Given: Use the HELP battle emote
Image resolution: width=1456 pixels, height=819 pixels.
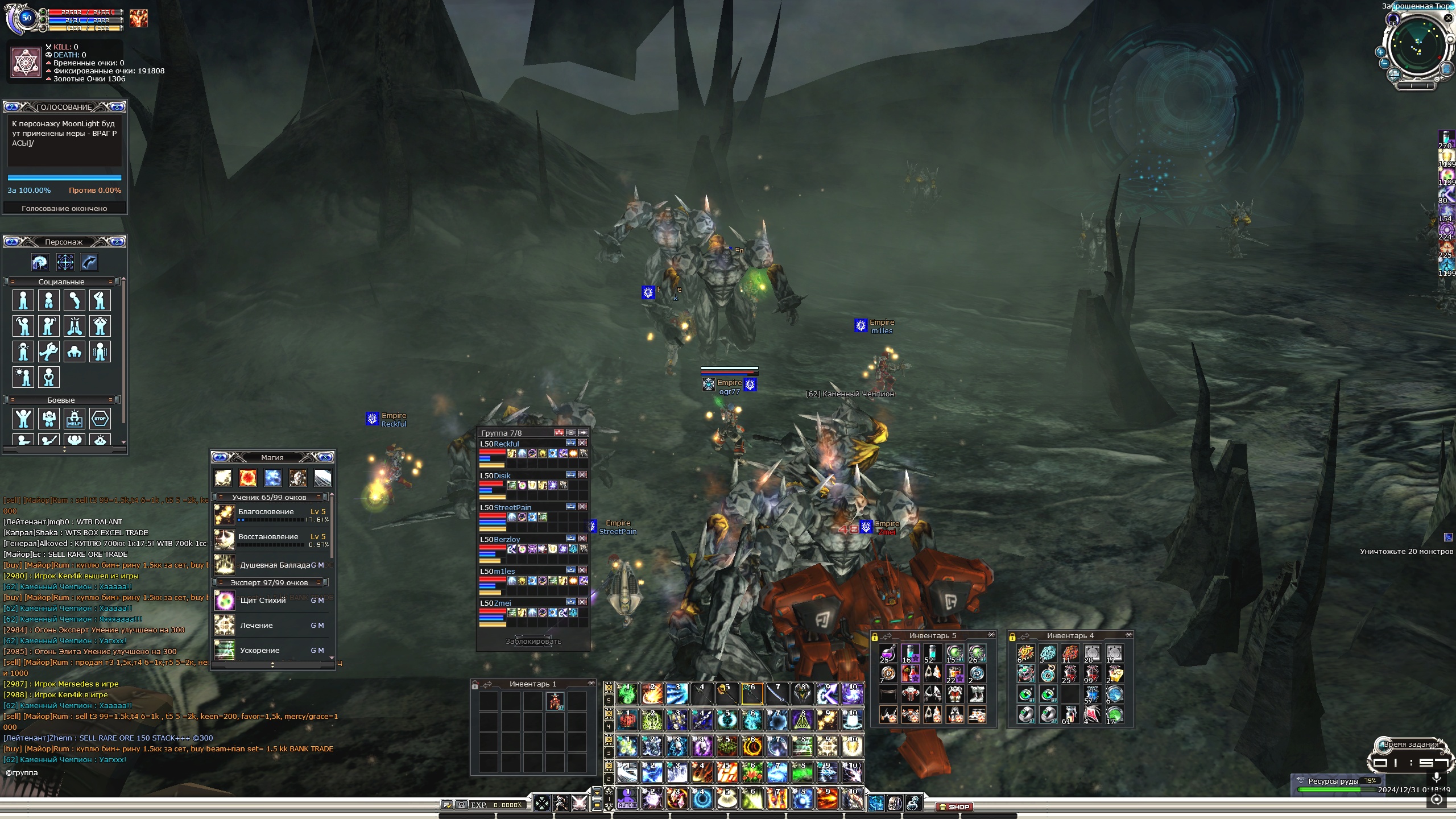Looking at the screenshot, I should [x=75, y=419].
